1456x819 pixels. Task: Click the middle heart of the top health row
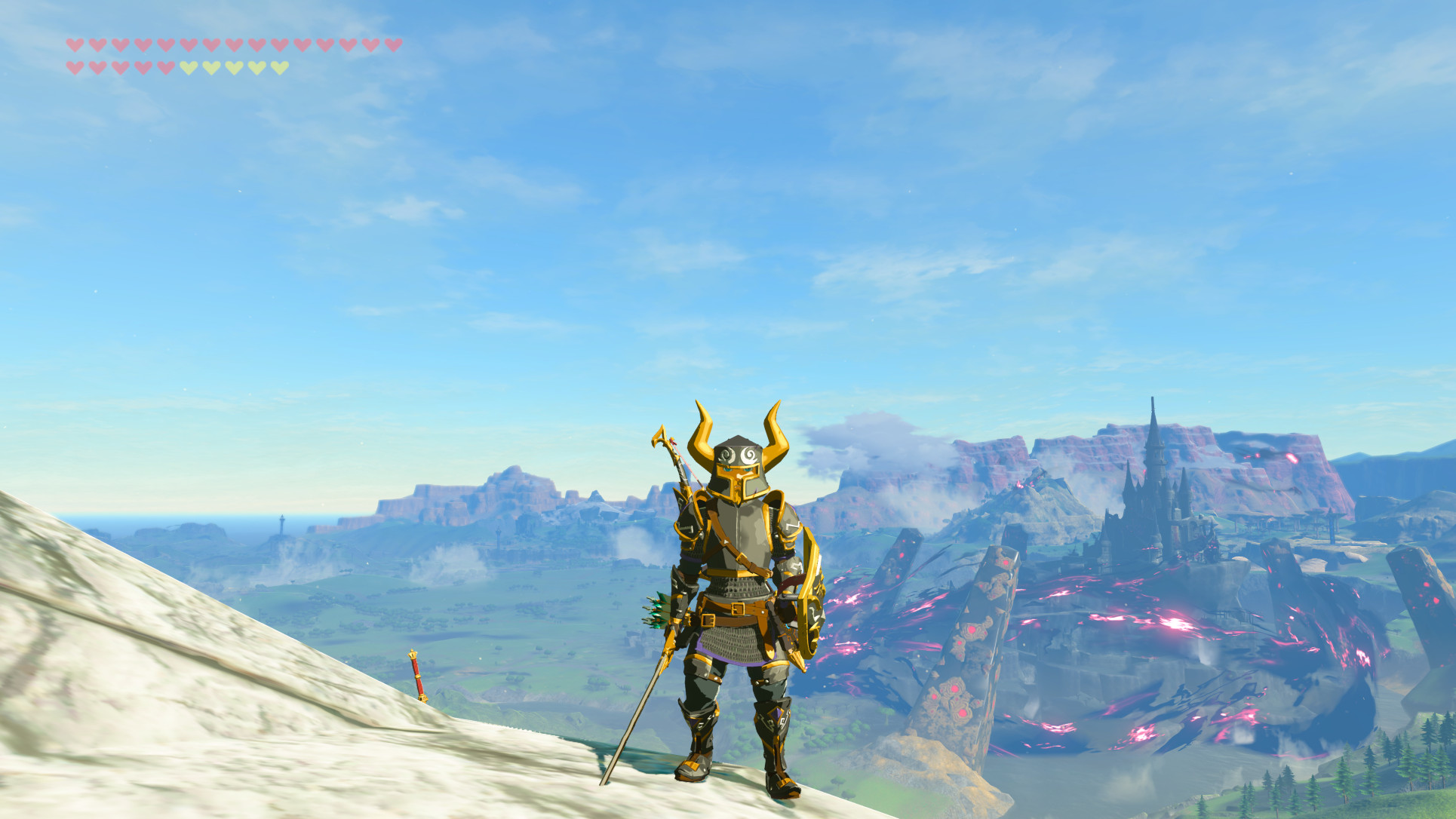[x=233, y=46]
